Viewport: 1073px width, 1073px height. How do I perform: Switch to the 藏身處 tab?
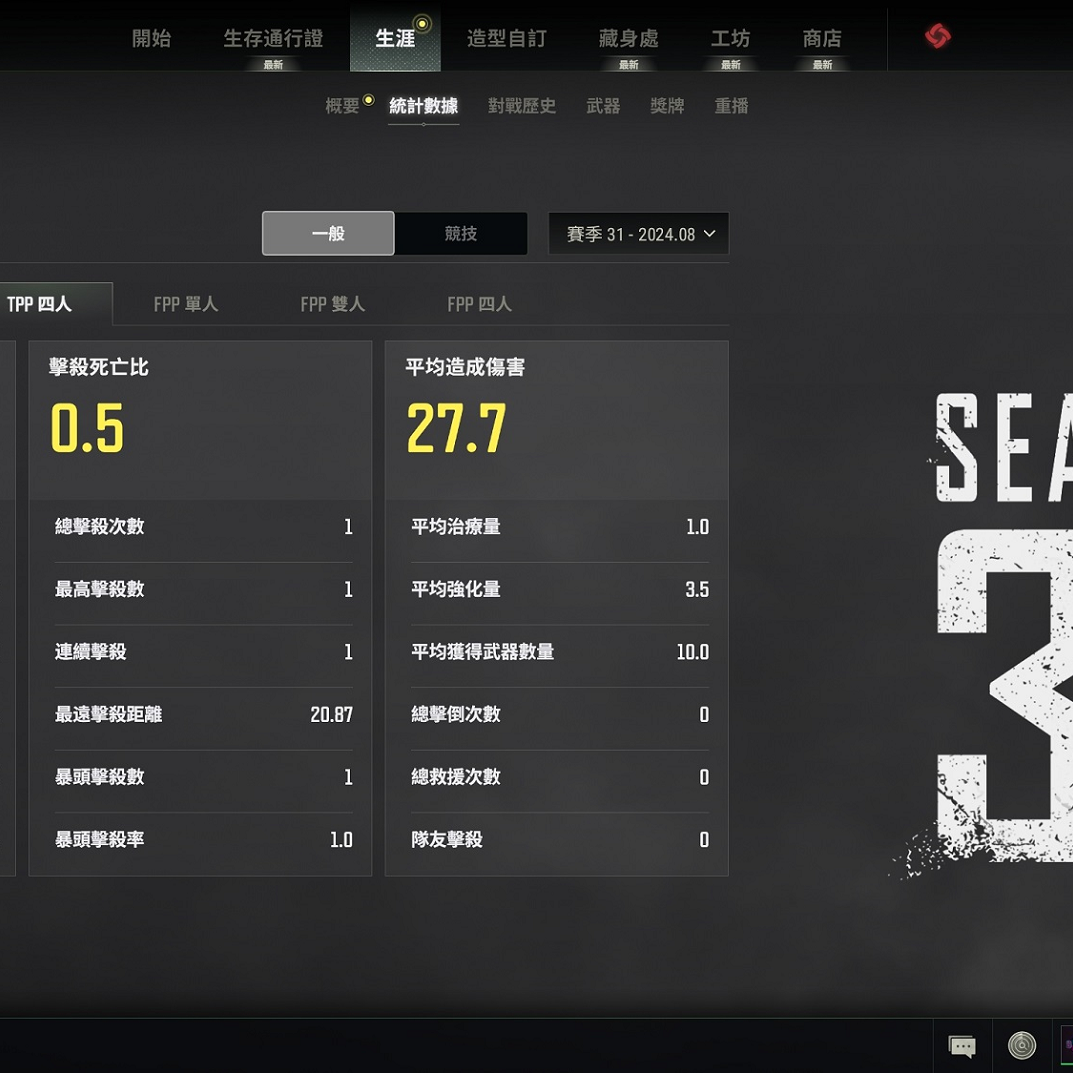[x=628, y=39]
